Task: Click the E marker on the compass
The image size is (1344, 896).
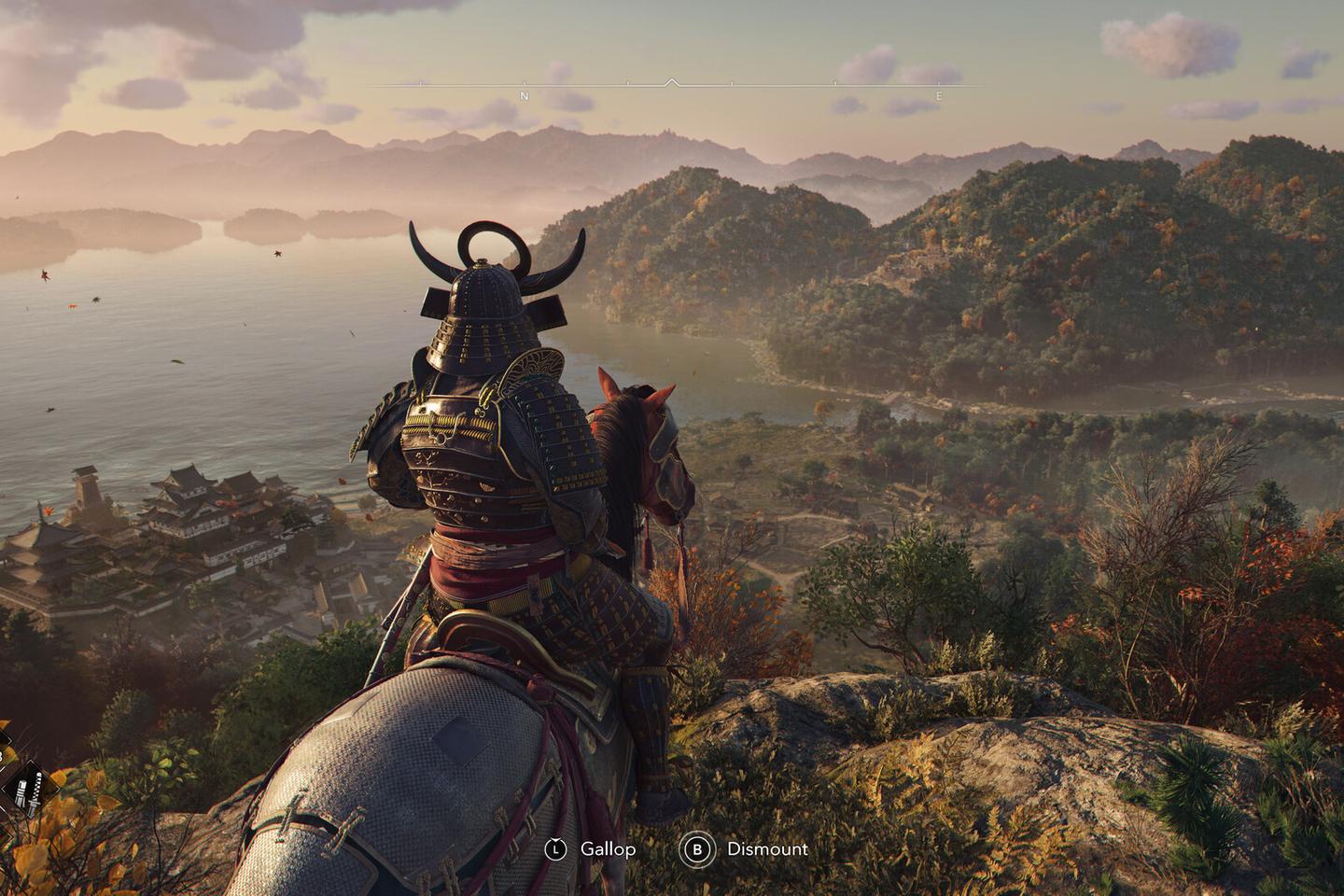Action: [940, 93]
